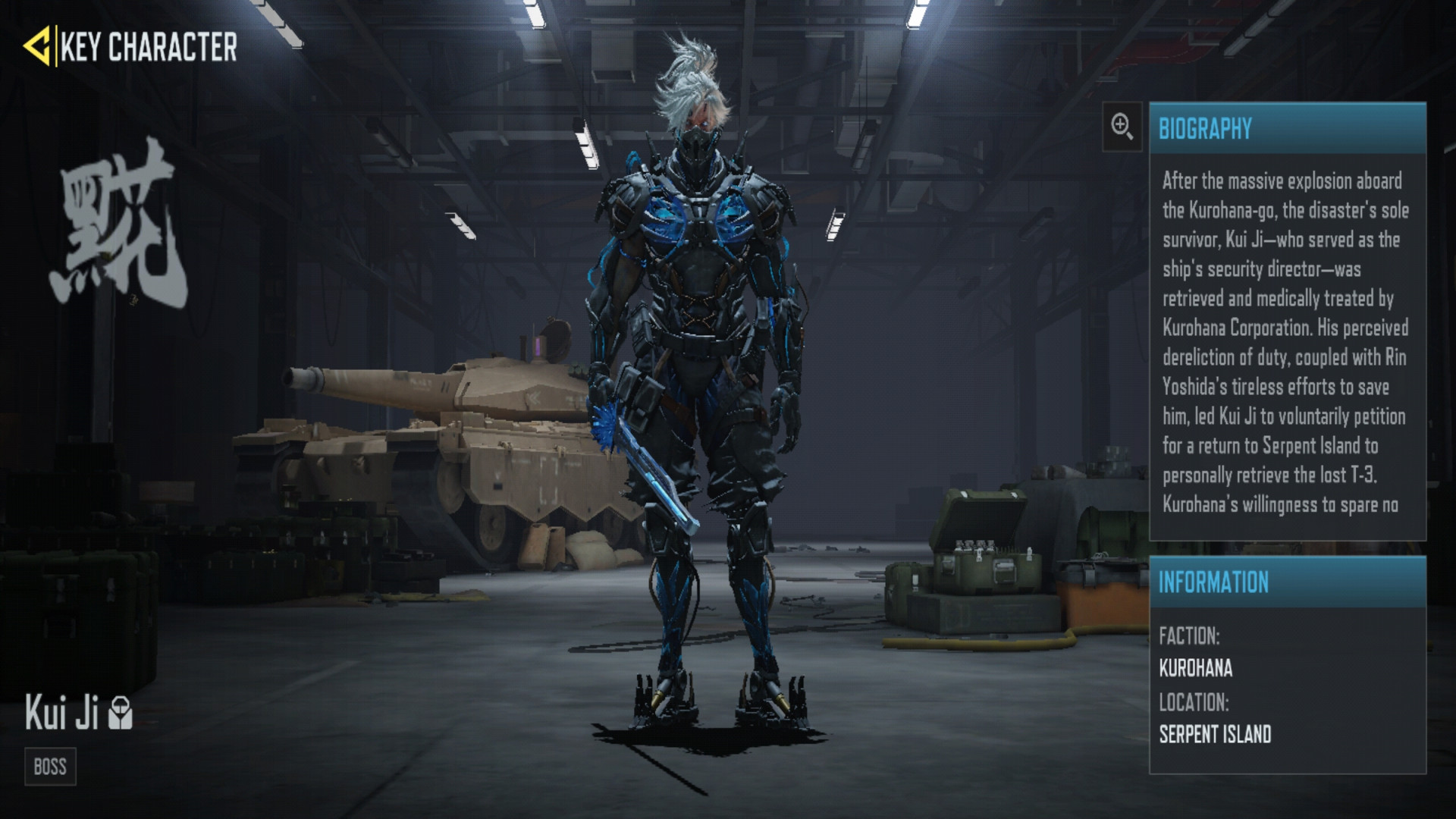
Task: Expand the biography with the magnifier icon
Action: pos(1122,127)
